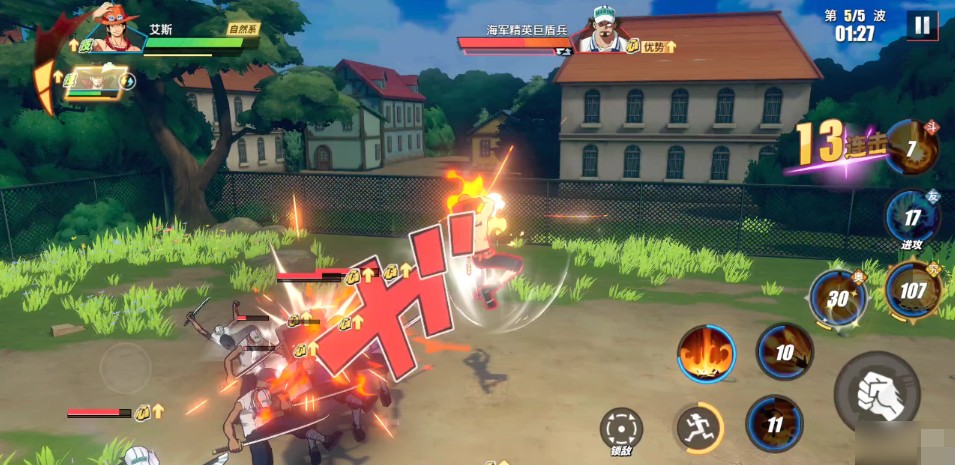Activate the top skill showing cooldown 7
The image size is (955, 465).
point(911,147)
